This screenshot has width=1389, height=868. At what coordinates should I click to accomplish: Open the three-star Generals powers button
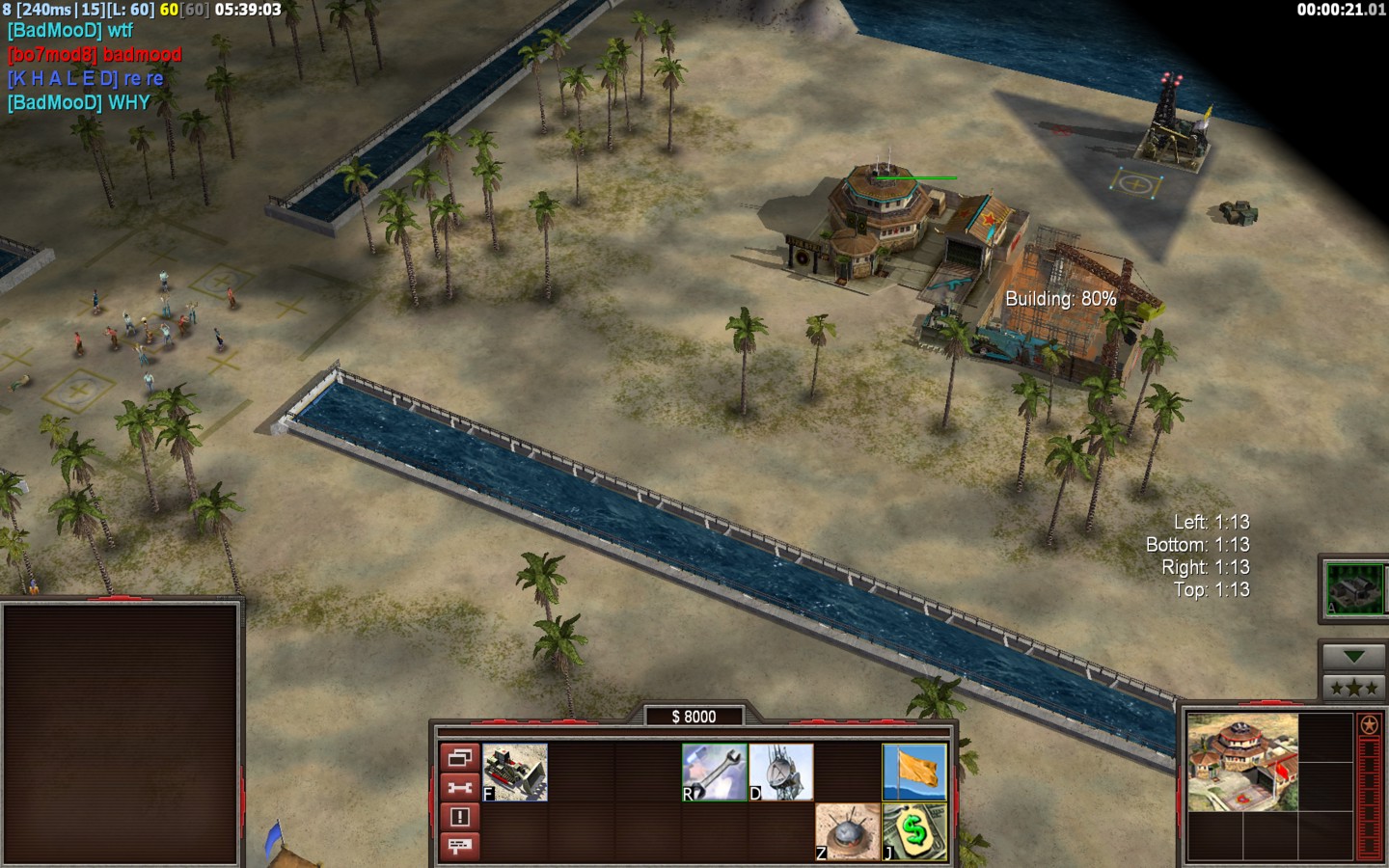pos(1353,688)
